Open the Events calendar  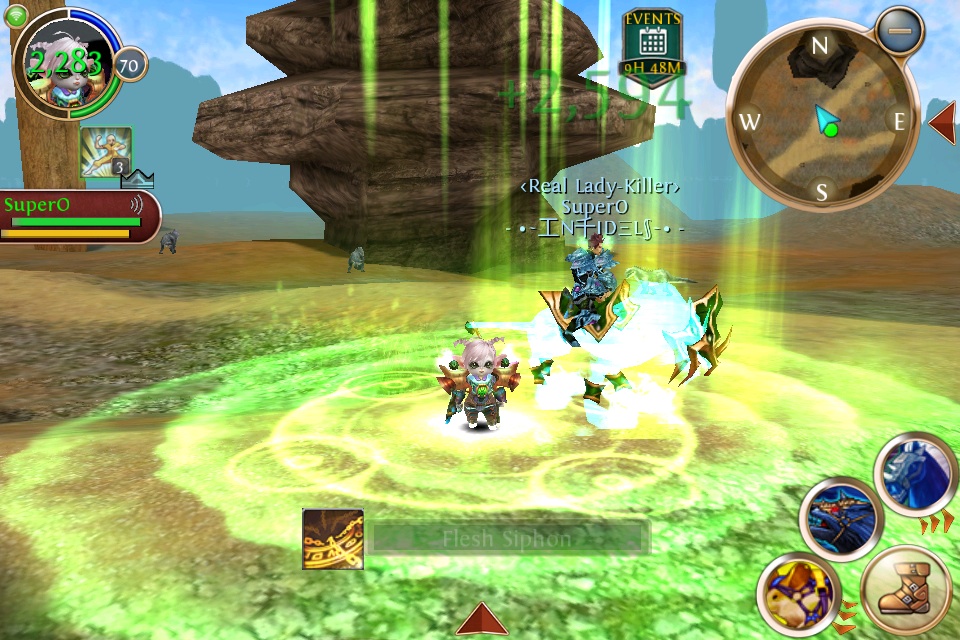pyautogui.click(x=652, y=46)
